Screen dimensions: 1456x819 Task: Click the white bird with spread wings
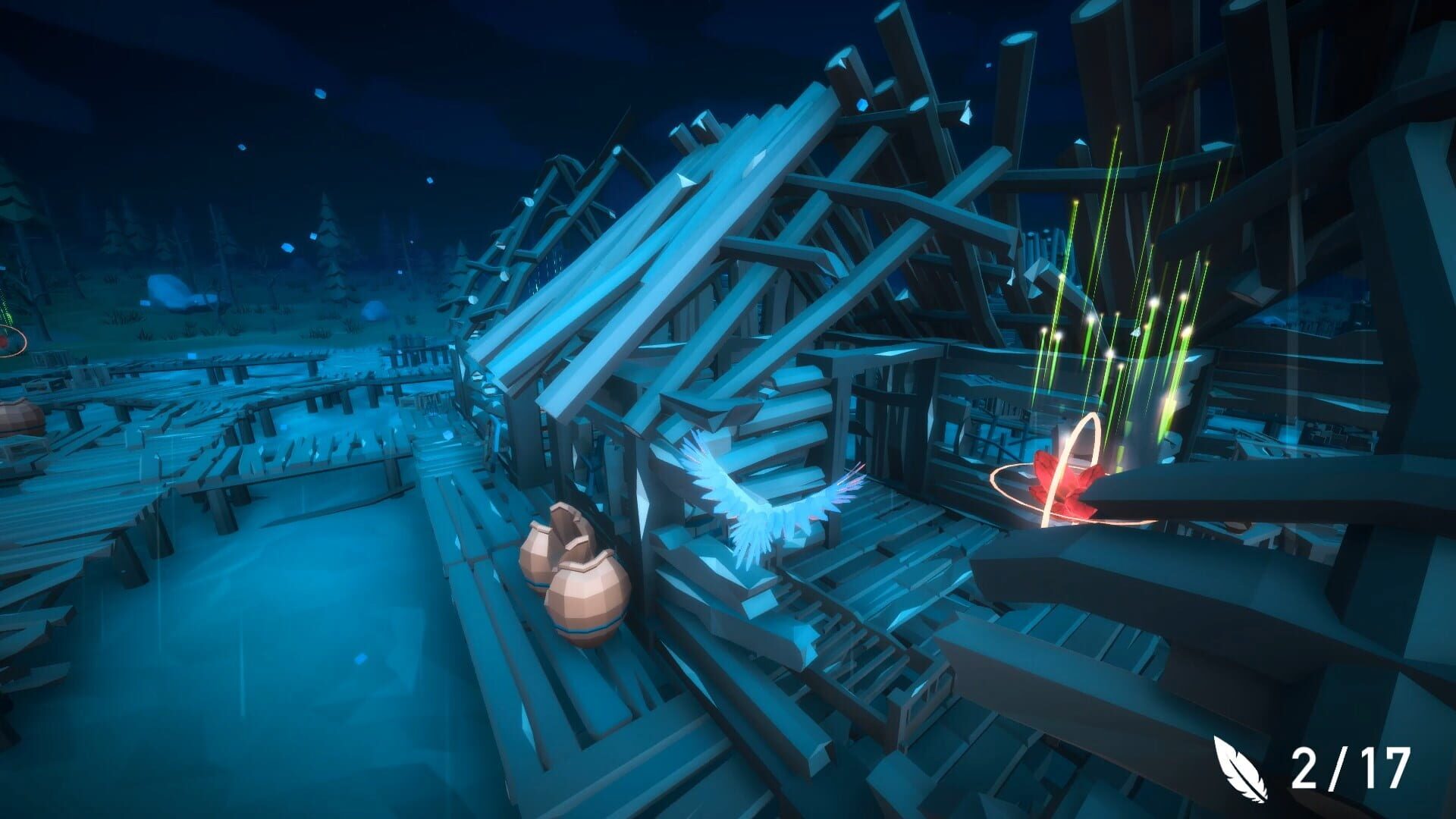pos(766,512)
